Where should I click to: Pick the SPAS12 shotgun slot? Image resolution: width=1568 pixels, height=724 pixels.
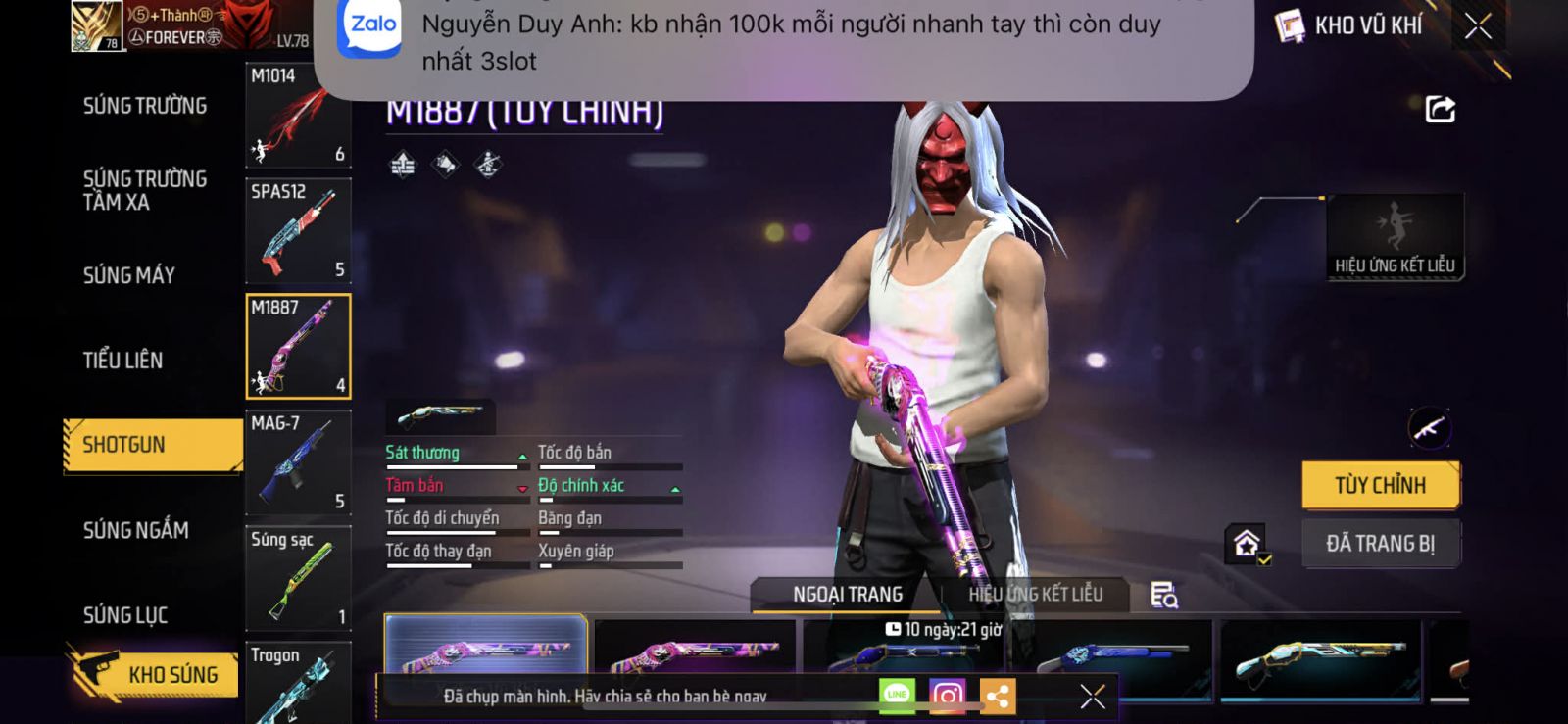tap(298, 231)
